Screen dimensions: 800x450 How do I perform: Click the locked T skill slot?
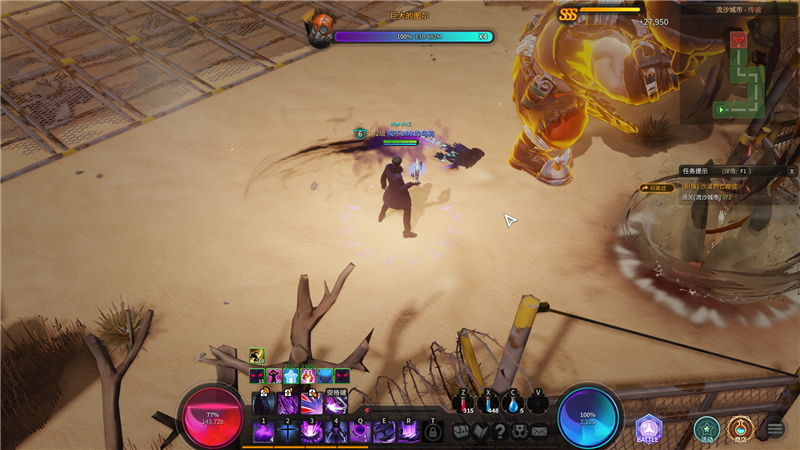coord(432,431)
